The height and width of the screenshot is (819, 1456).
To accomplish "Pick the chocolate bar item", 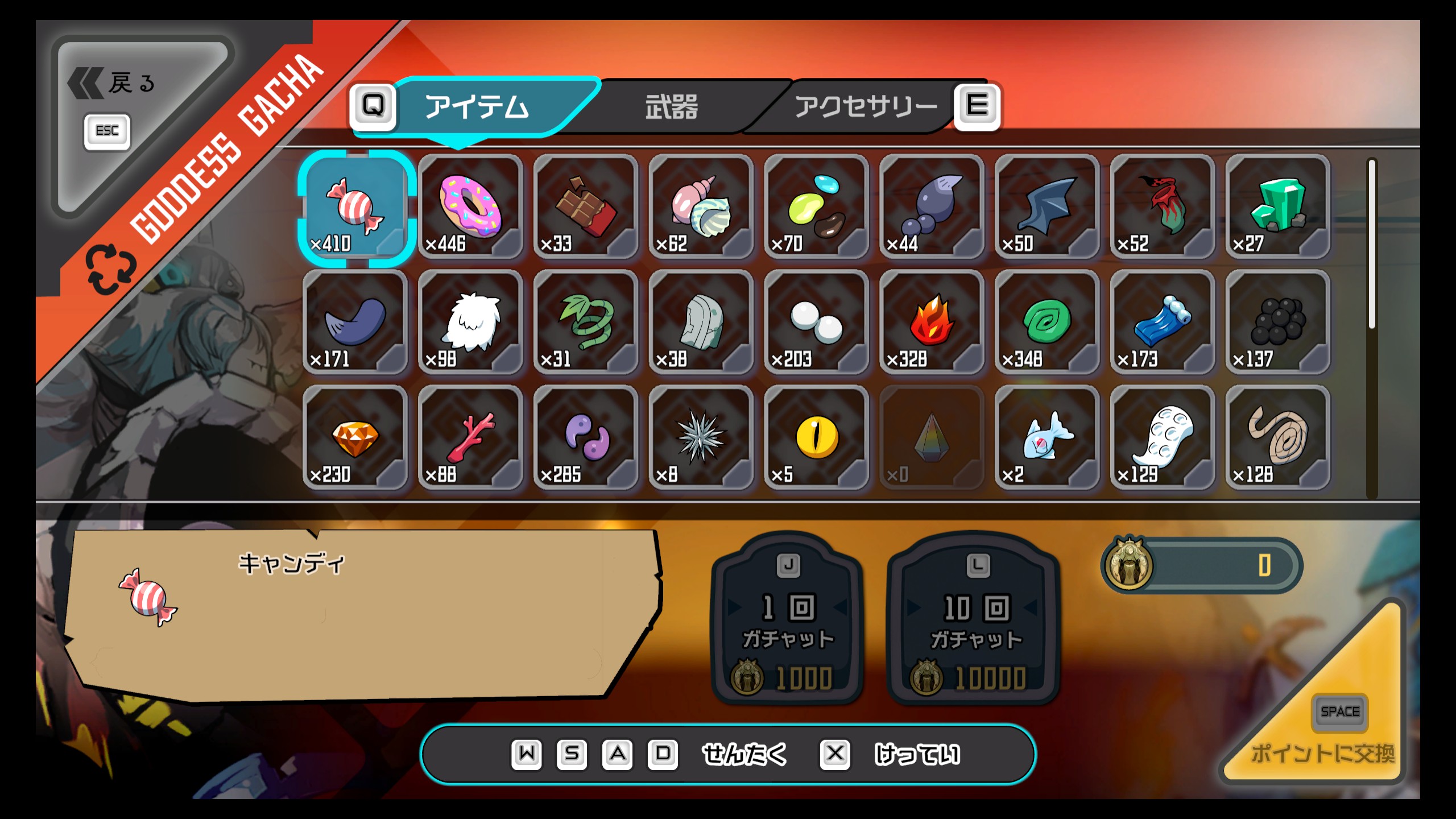I will pyautogui.click(x=586, y=207).
